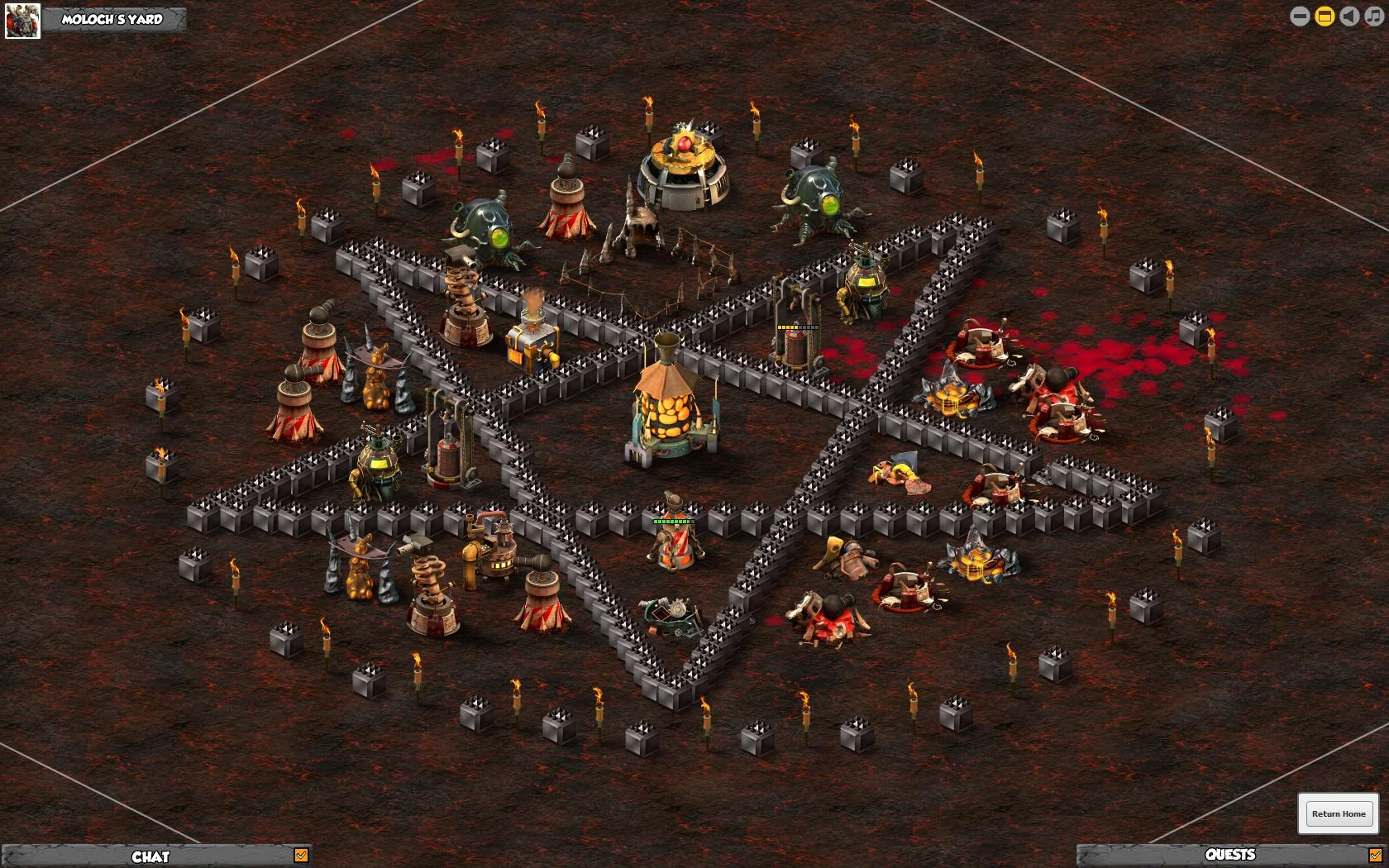The height and width of the screenshot is (868, 1389).
Task: Toggle fullscreen with the yellow window button
Action: point(1325,17)
